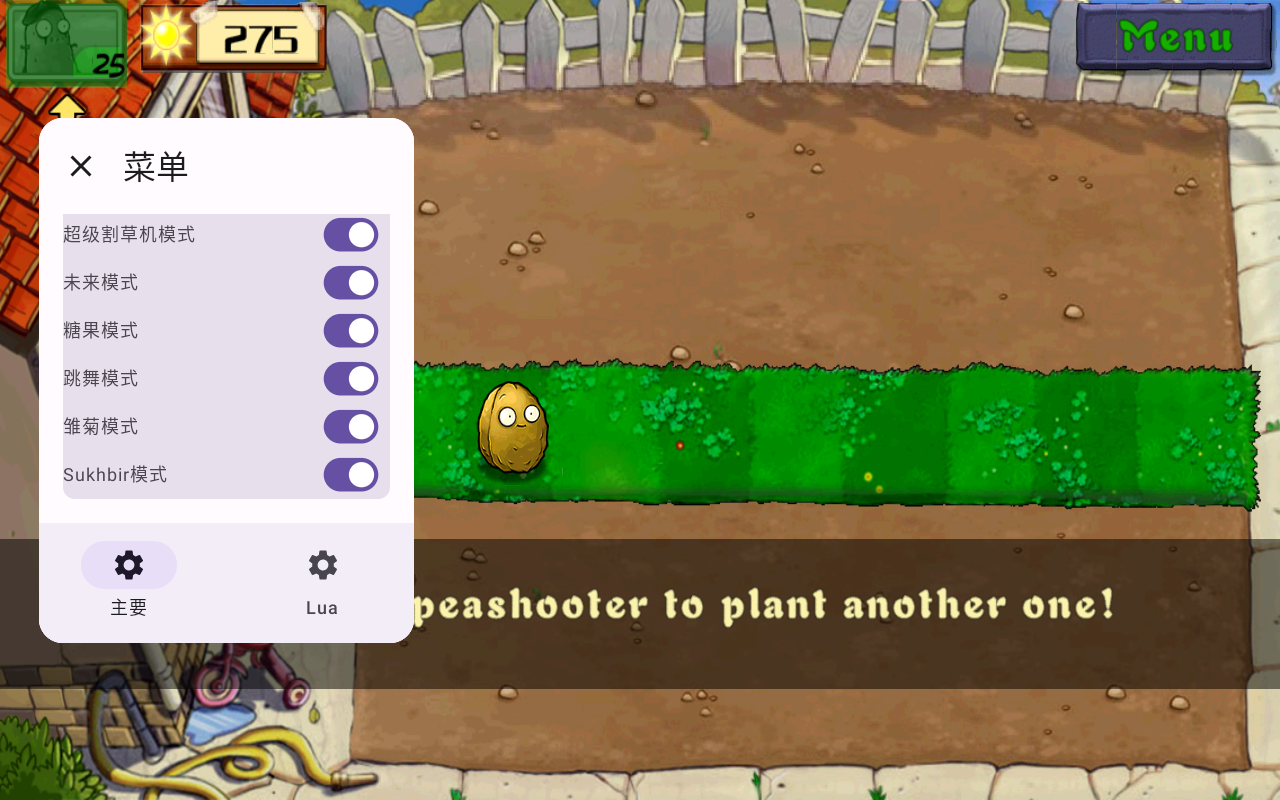Select the seed packet costing 25
Viewport: 1280px width, 800px height.
tap(67, 45)
